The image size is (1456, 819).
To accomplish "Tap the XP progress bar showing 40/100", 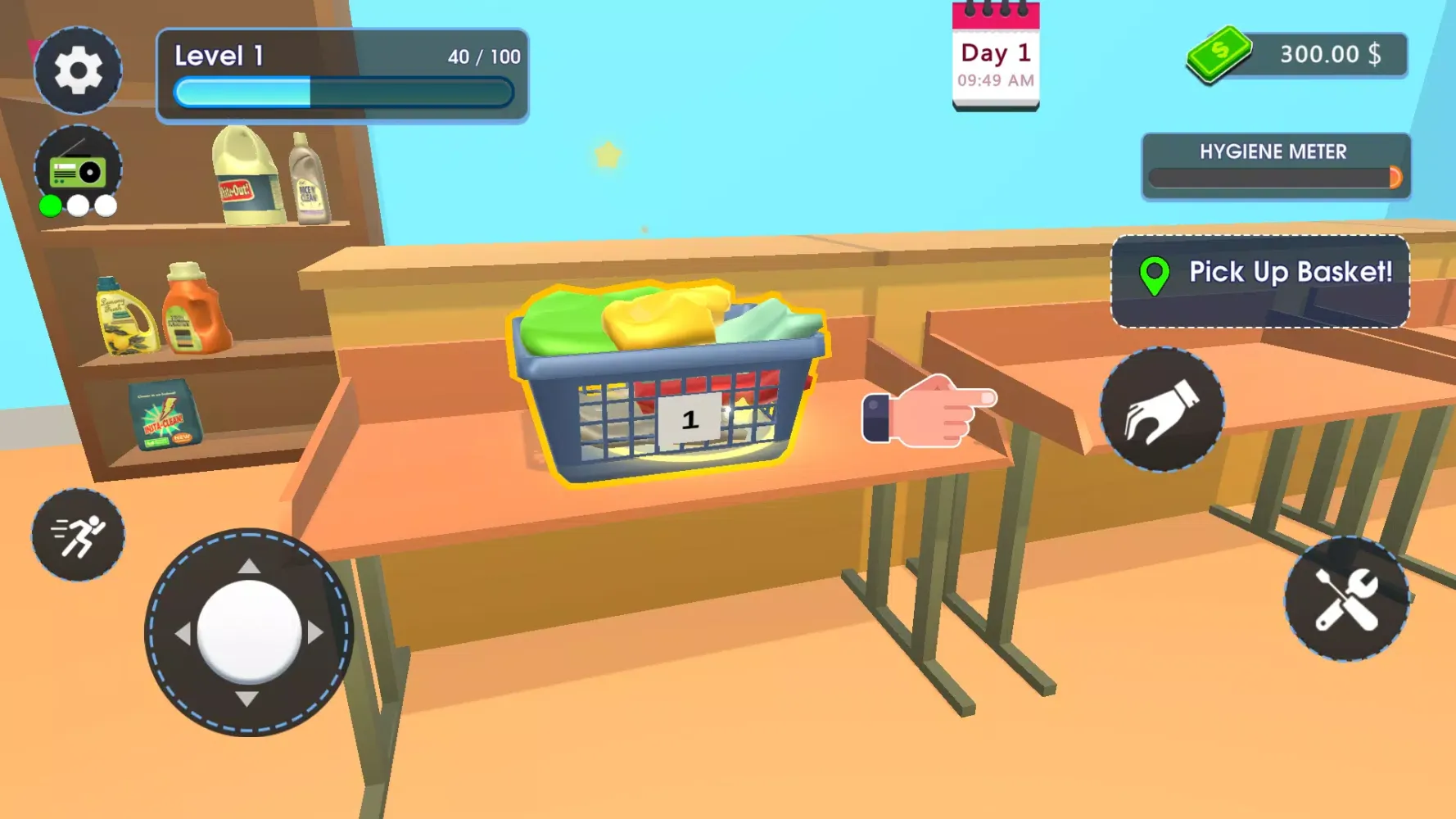I will point(342,92).
